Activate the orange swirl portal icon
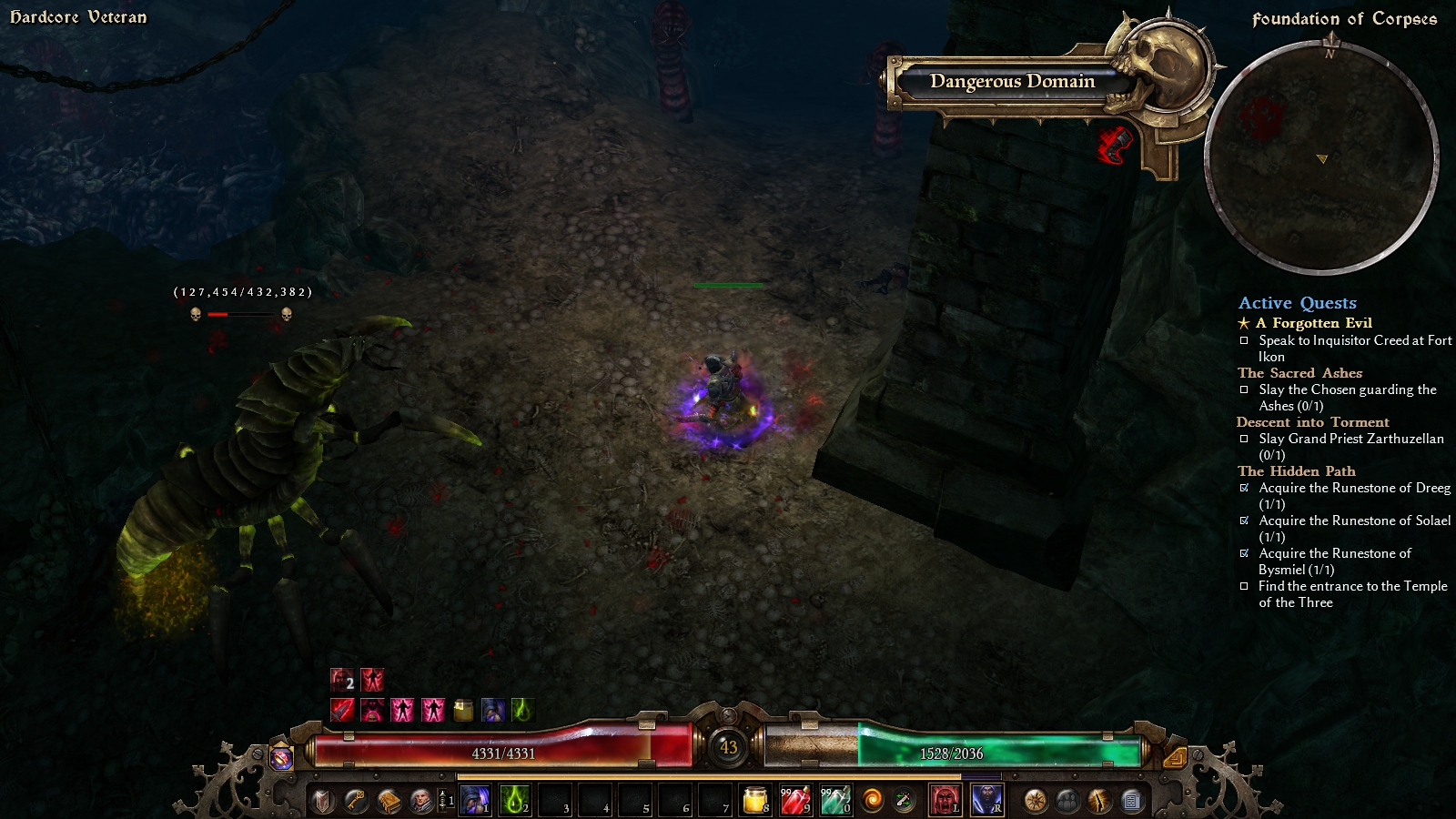Viewport: 1456px width, 819px height. (x=872, y=801)
